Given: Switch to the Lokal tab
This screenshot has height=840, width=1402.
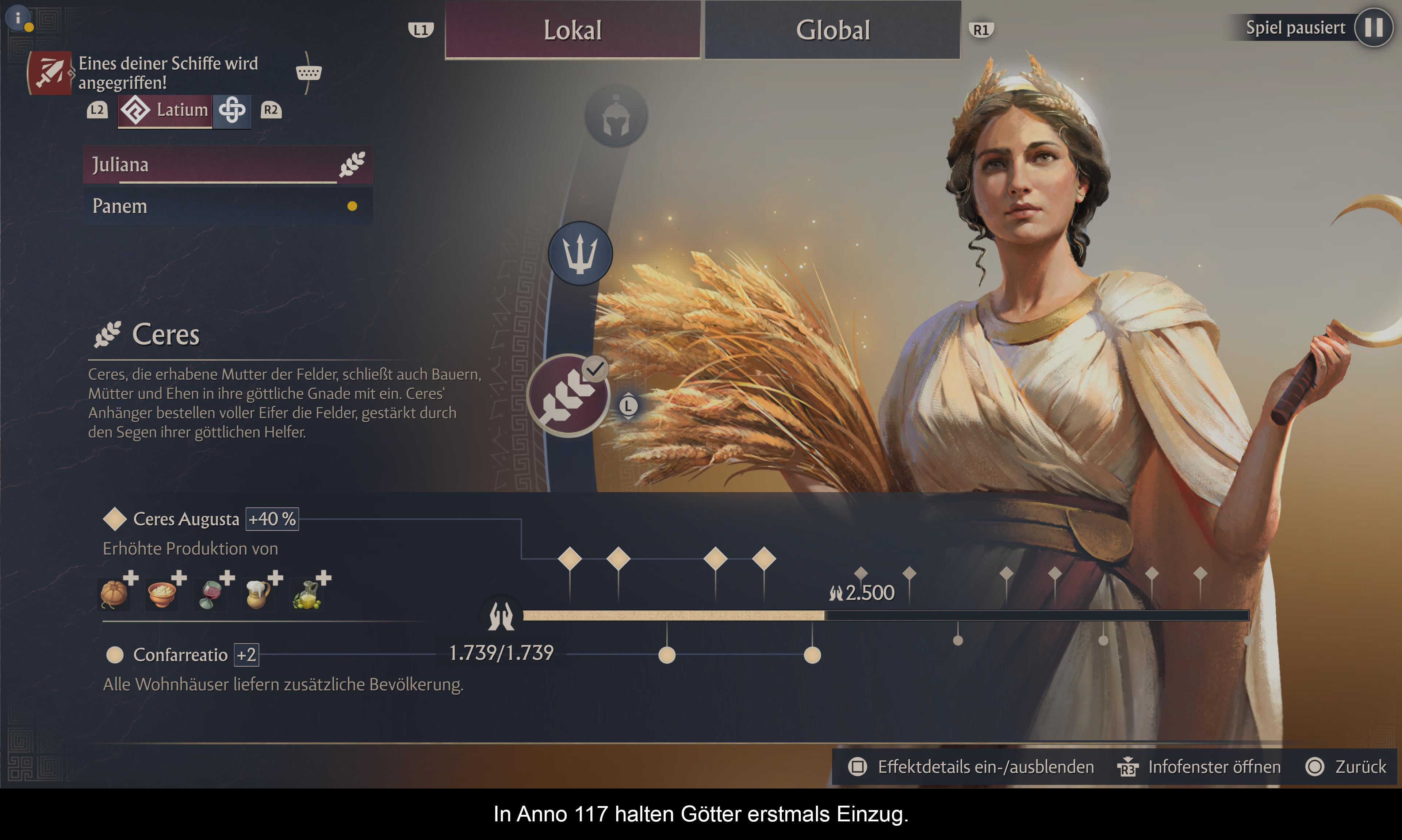Looking at the screenshot, I should (572, 30).
